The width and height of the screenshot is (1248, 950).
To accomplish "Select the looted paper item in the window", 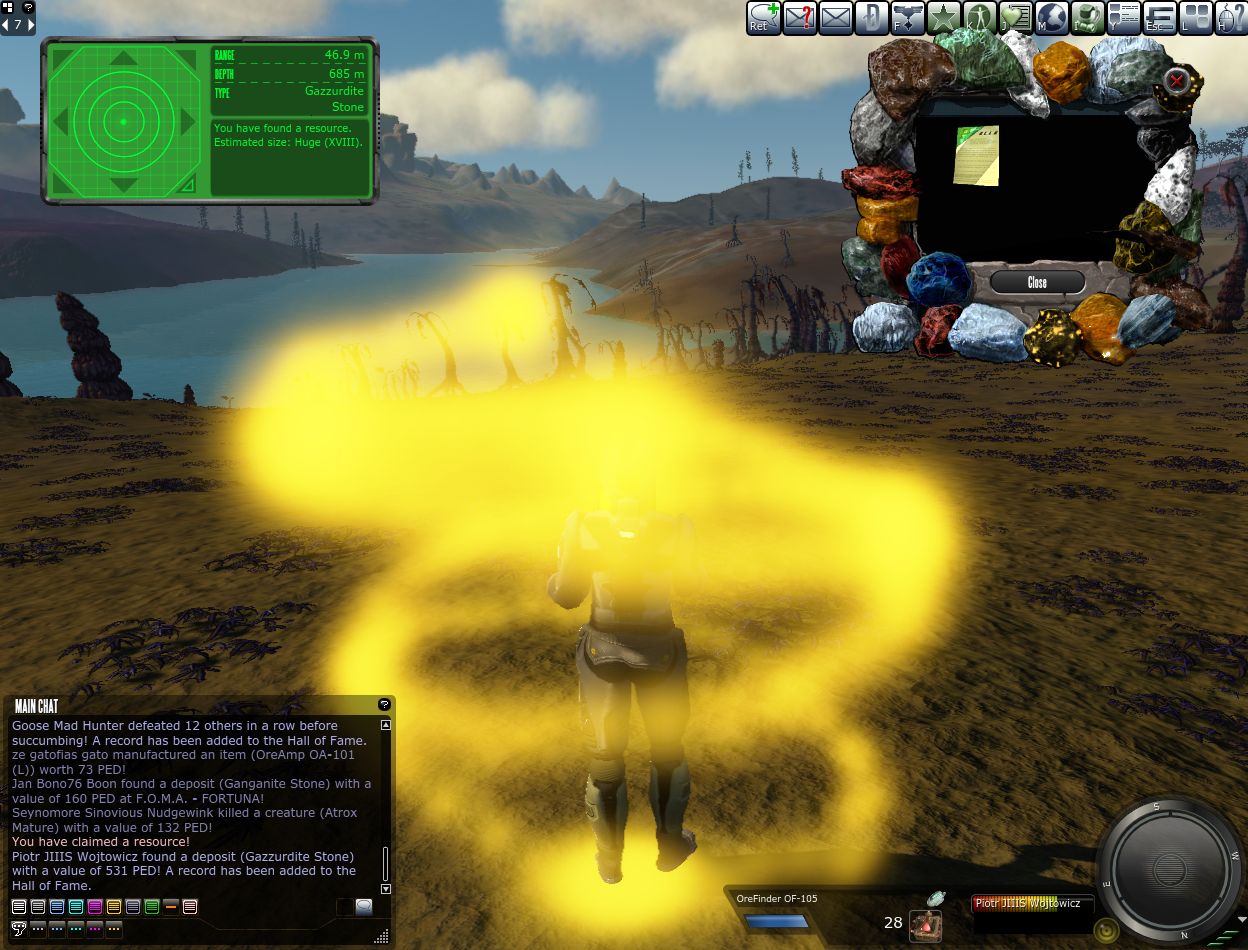I will (x=976, y=155).
